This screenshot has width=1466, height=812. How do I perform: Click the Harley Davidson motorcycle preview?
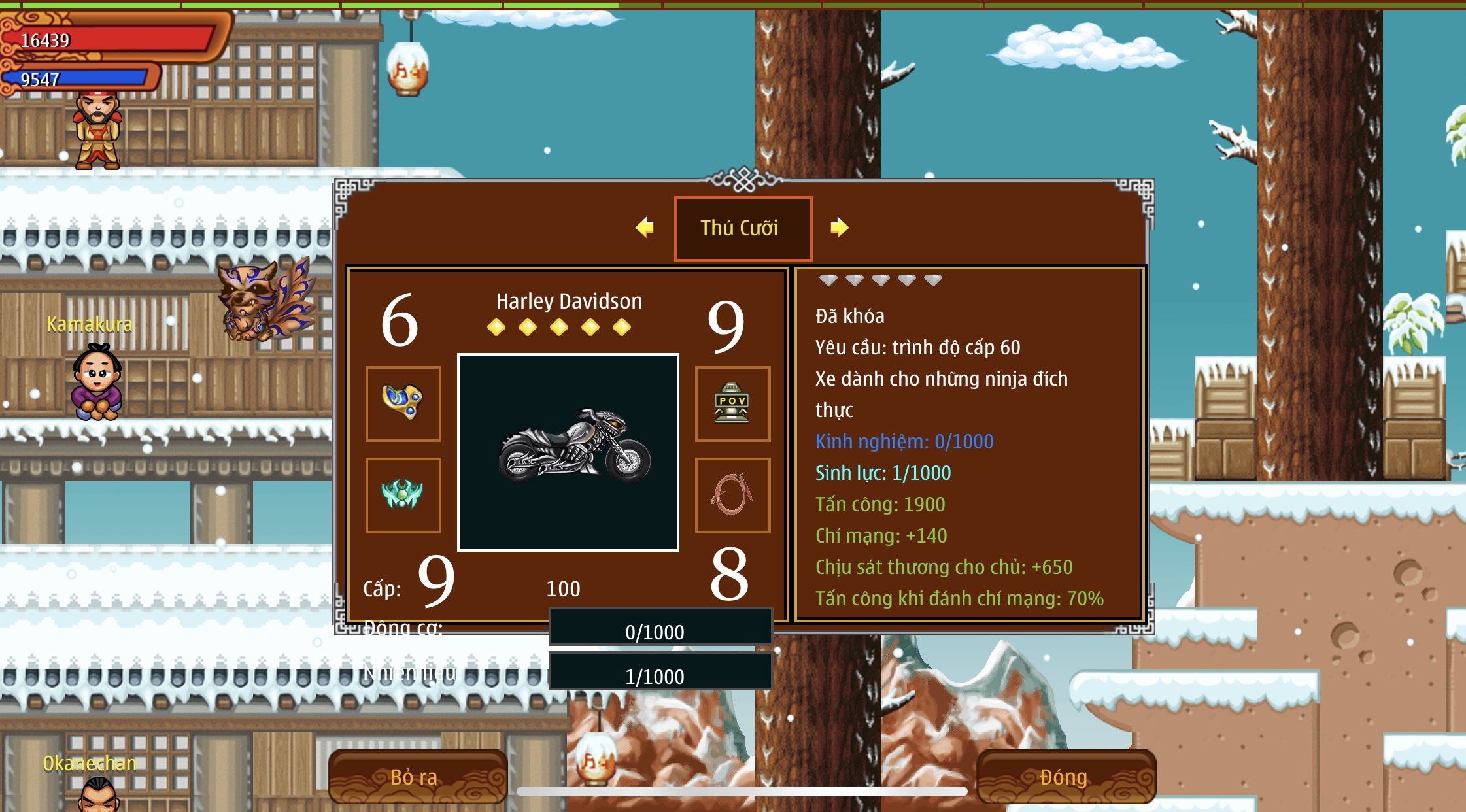point(568,452)
